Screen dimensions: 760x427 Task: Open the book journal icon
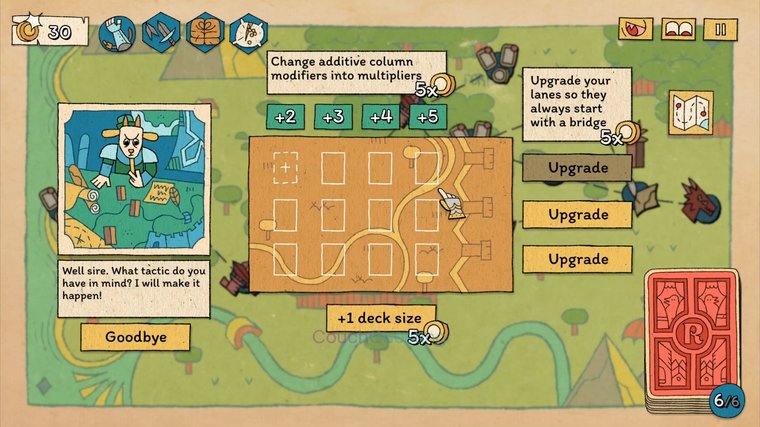678,29
